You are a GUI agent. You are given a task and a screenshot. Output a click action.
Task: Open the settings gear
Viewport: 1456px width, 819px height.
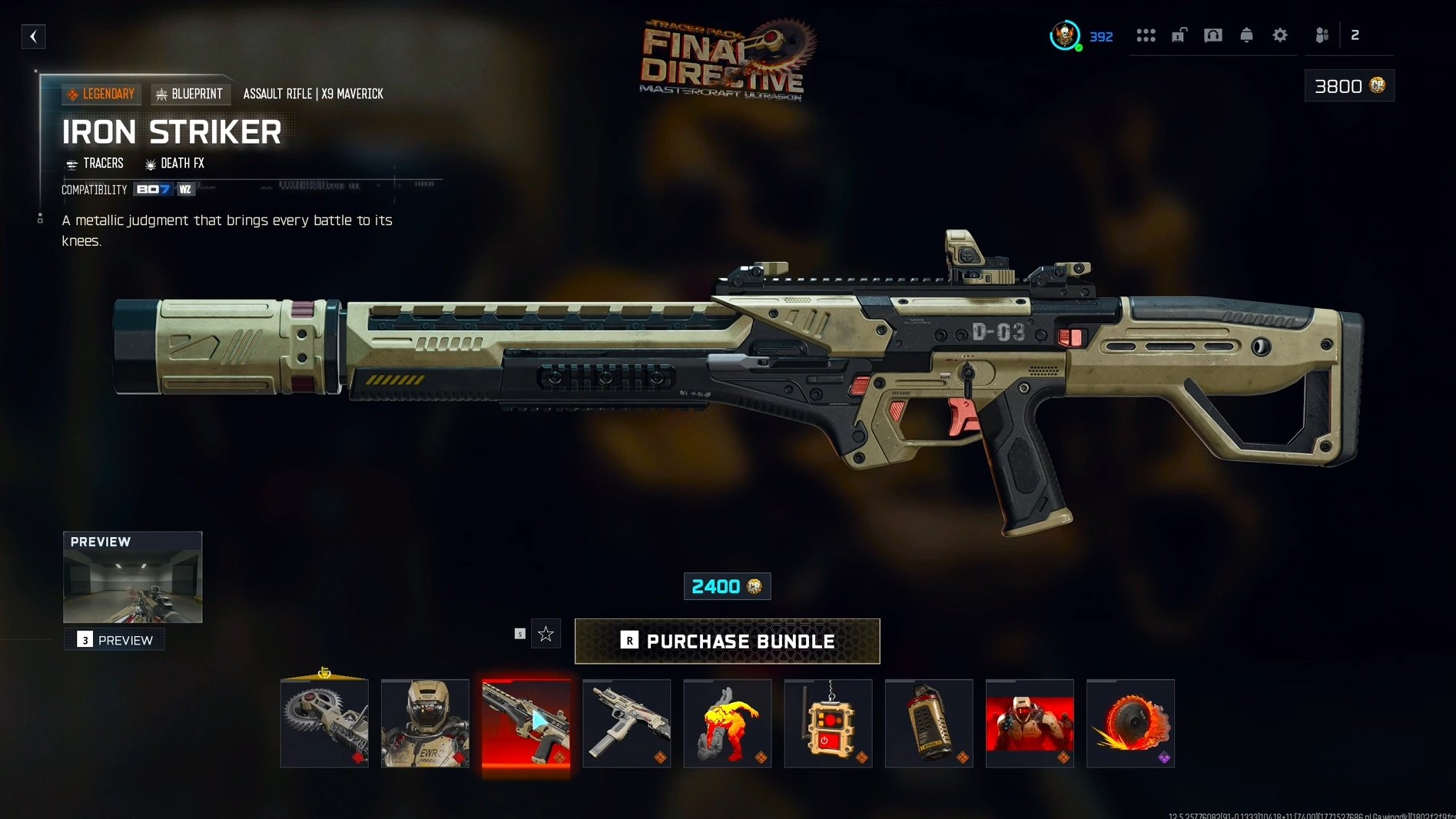pyautogui.click(x=1279, y=35)
